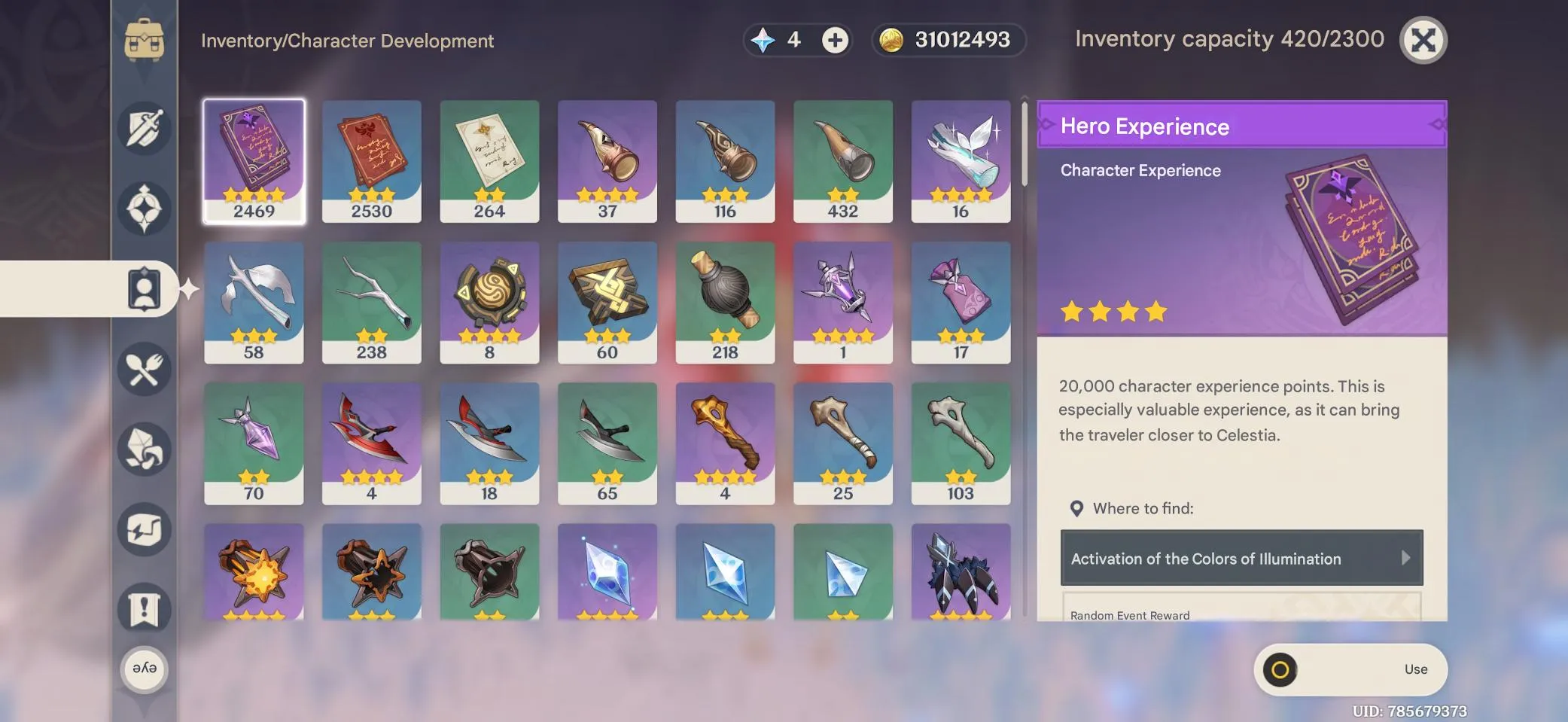Click the Inventory/Character Development title

point(347,41)
